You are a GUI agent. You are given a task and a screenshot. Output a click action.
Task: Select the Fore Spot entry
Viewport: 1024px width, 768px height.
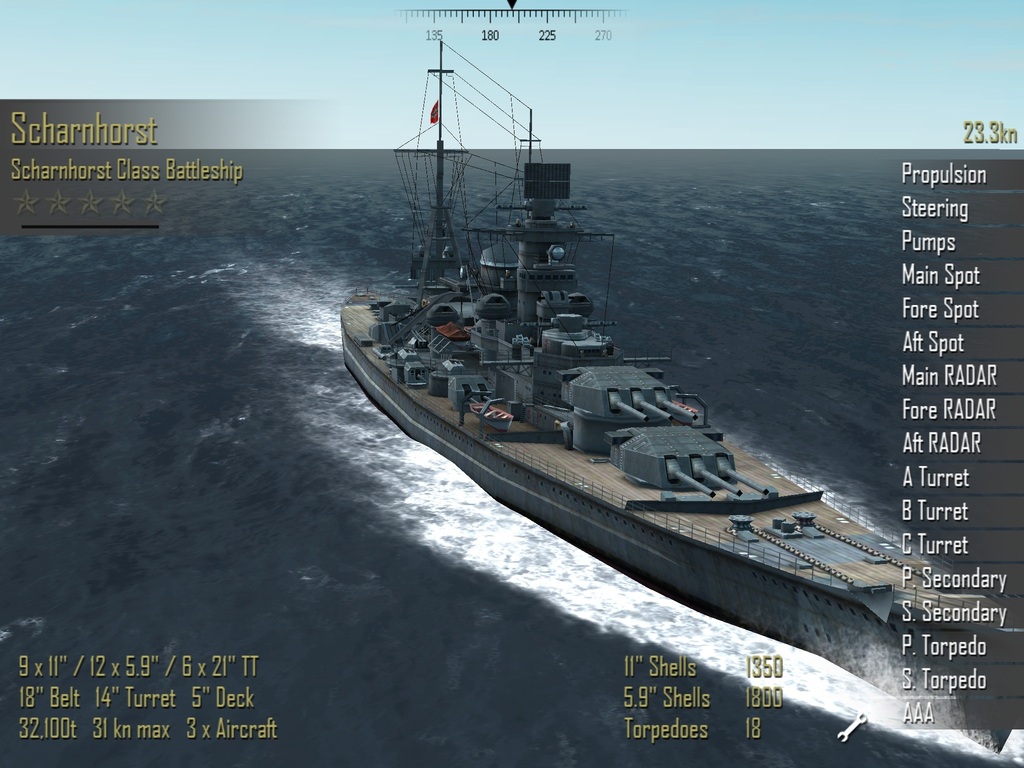[x=940, y=309]
